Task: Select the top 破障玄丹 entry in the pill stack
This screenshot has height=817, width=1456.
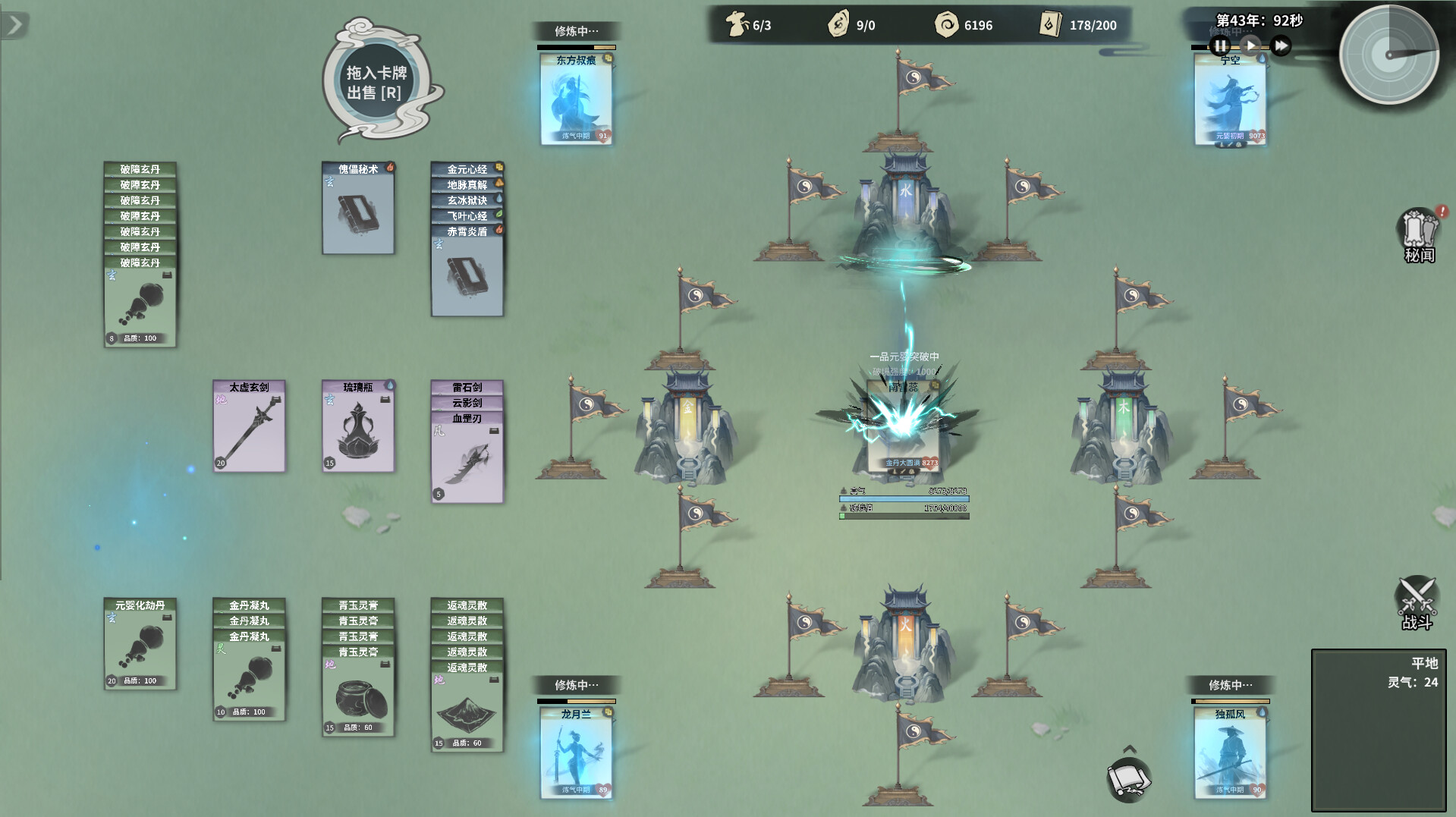Action: pos(140,168)
